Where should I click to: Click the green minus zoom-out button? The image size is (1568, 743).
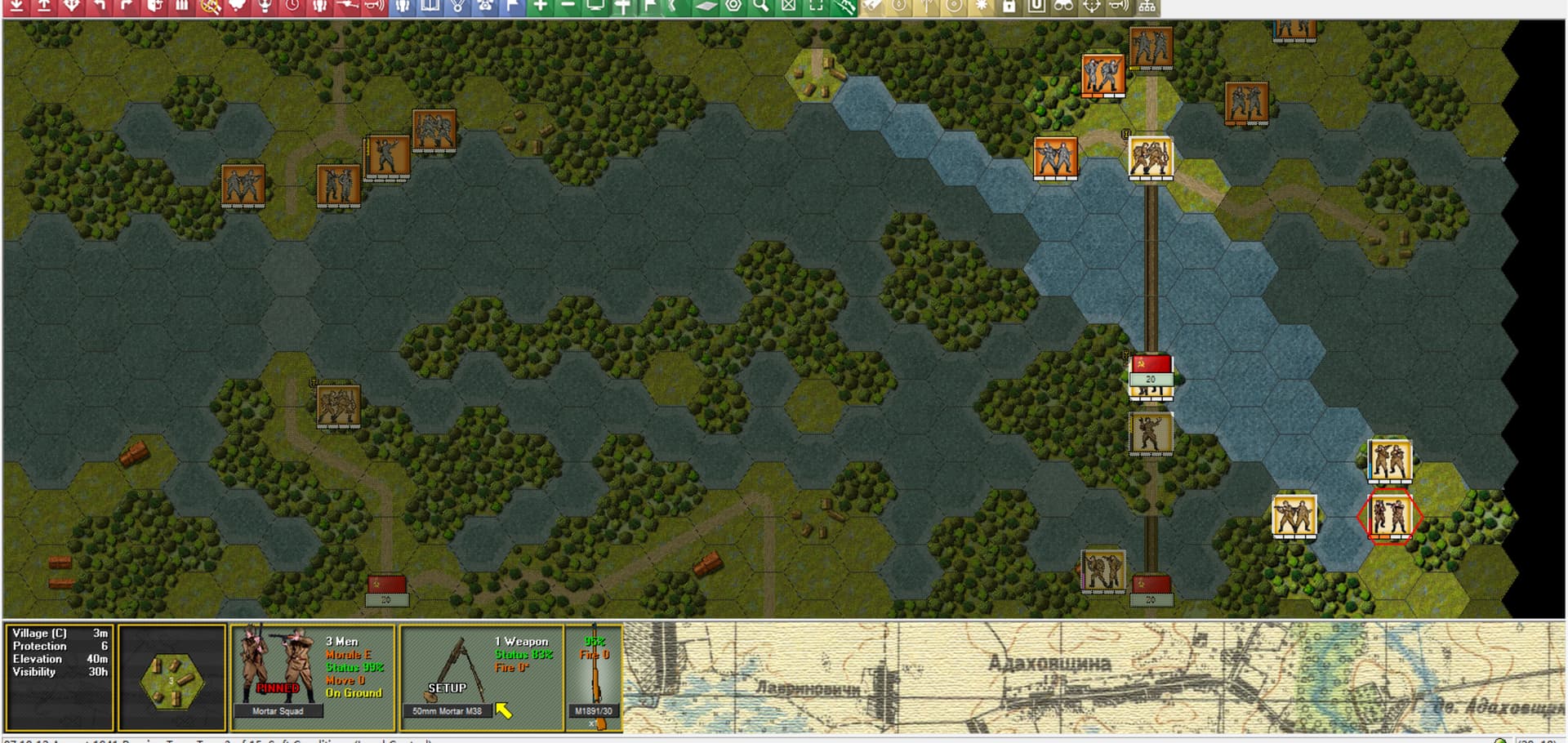[x=568, y=7]
